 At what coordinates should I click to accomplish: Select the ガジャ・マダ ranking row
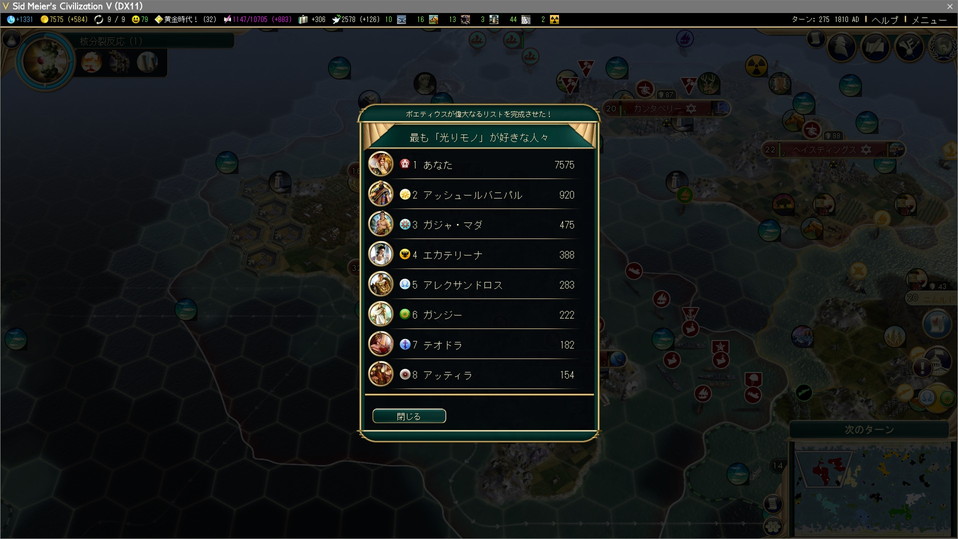click(x=478, y=225)
